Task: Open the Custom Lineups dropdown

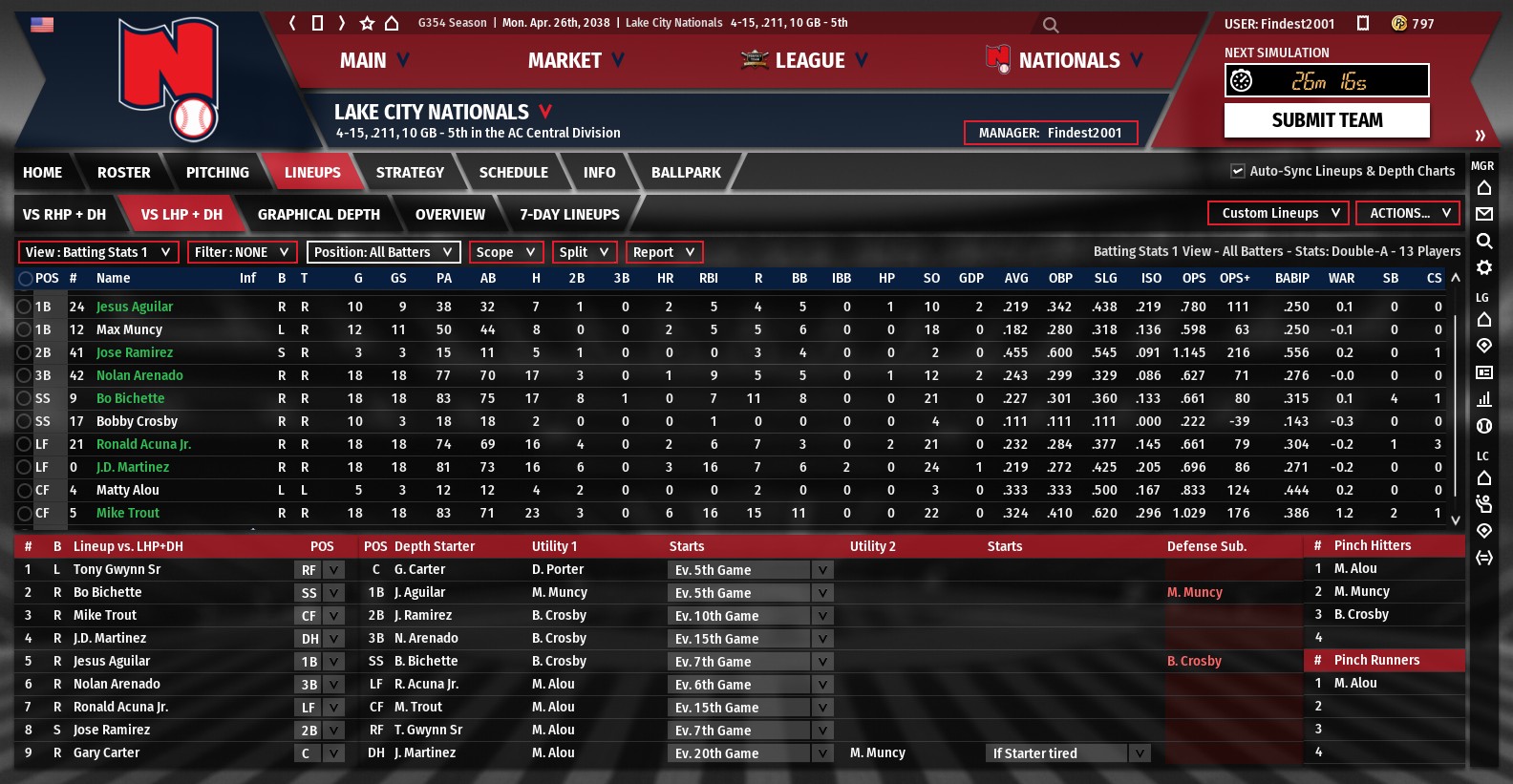Action: pos(1278,213)
